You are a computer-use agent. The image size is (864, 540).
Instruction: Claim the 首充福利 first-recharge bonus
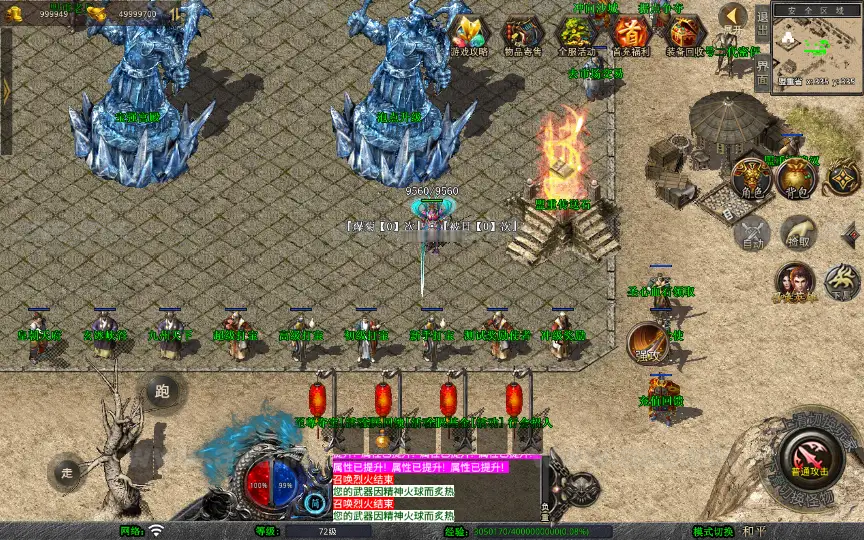629,35
